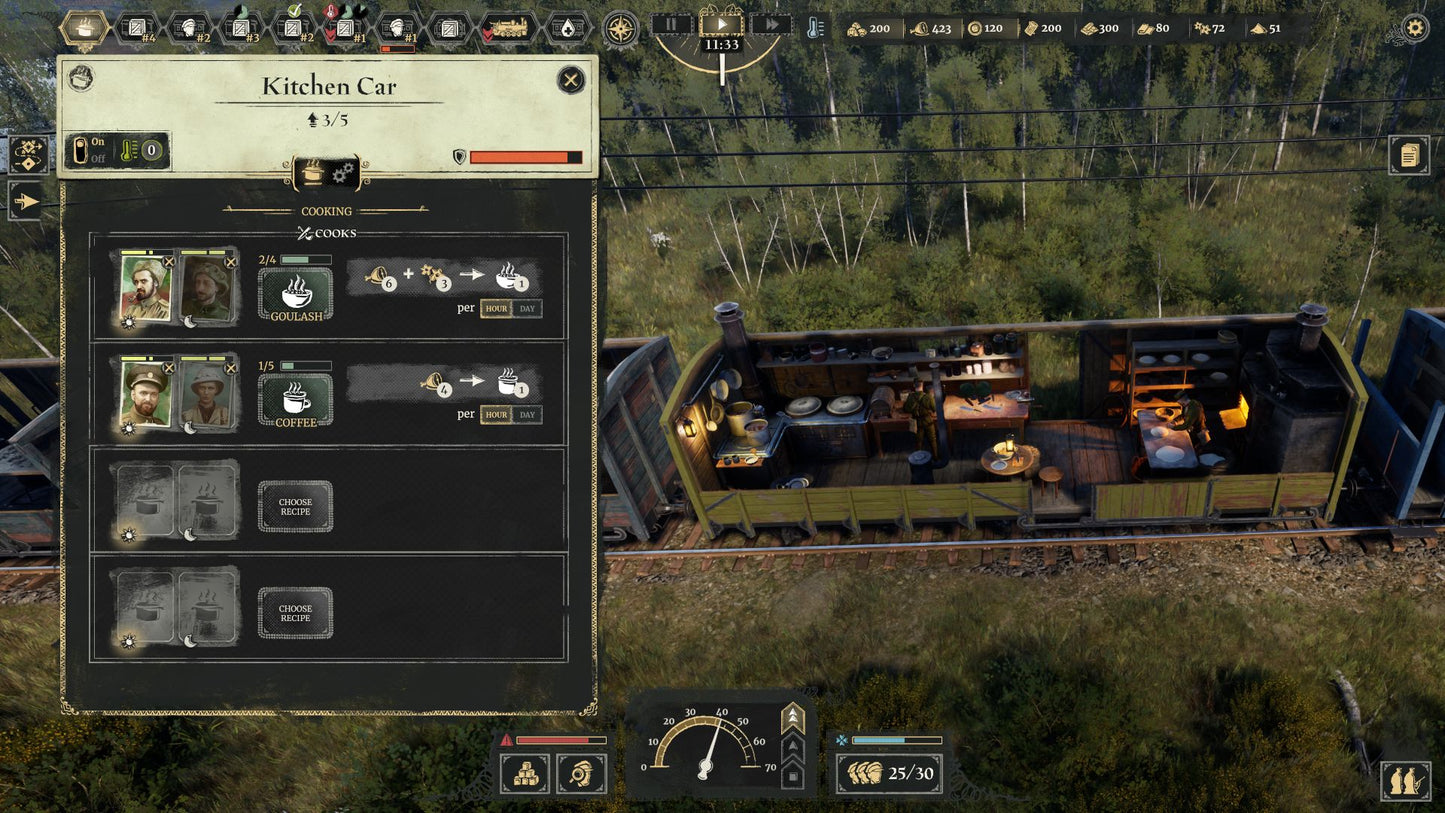
Task: Select the COFFEE recipe icon
Action: (294, 398)
